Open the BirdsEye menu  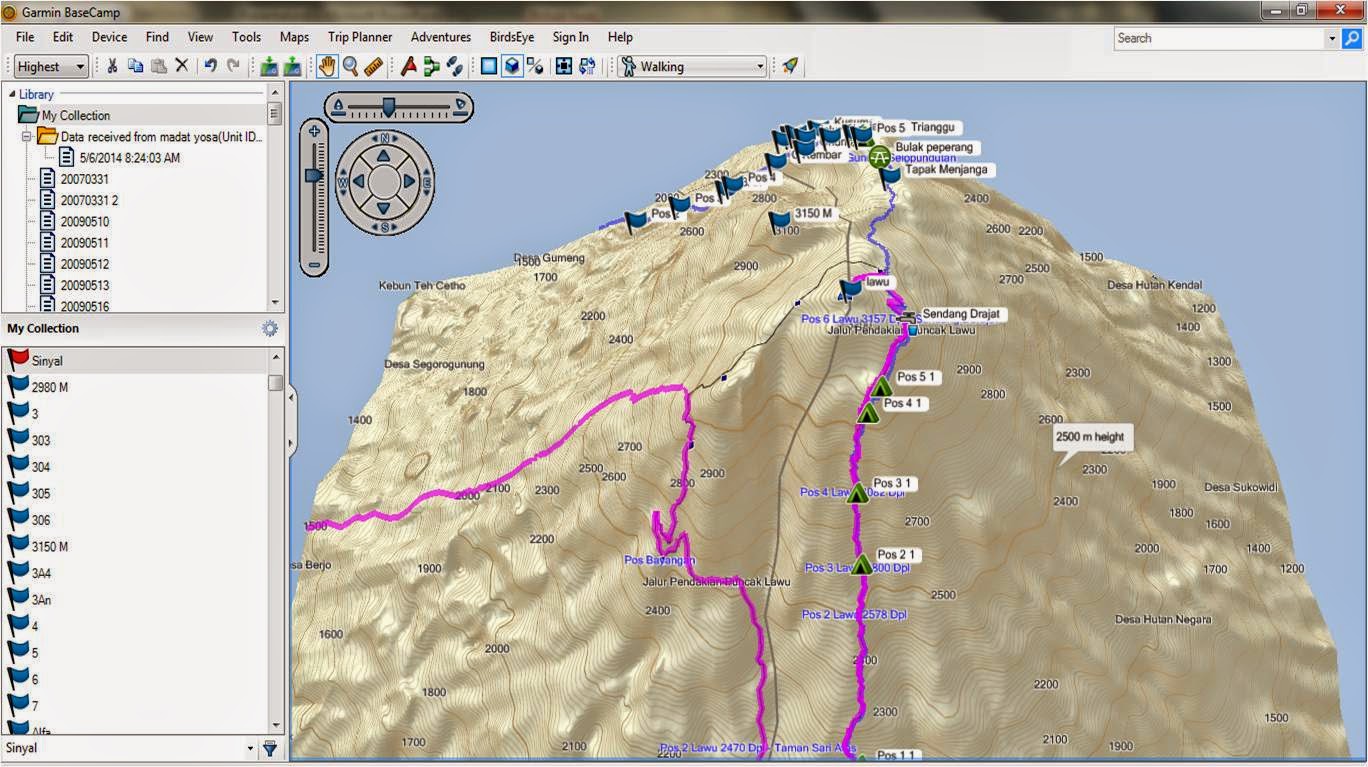pos(512,37)
